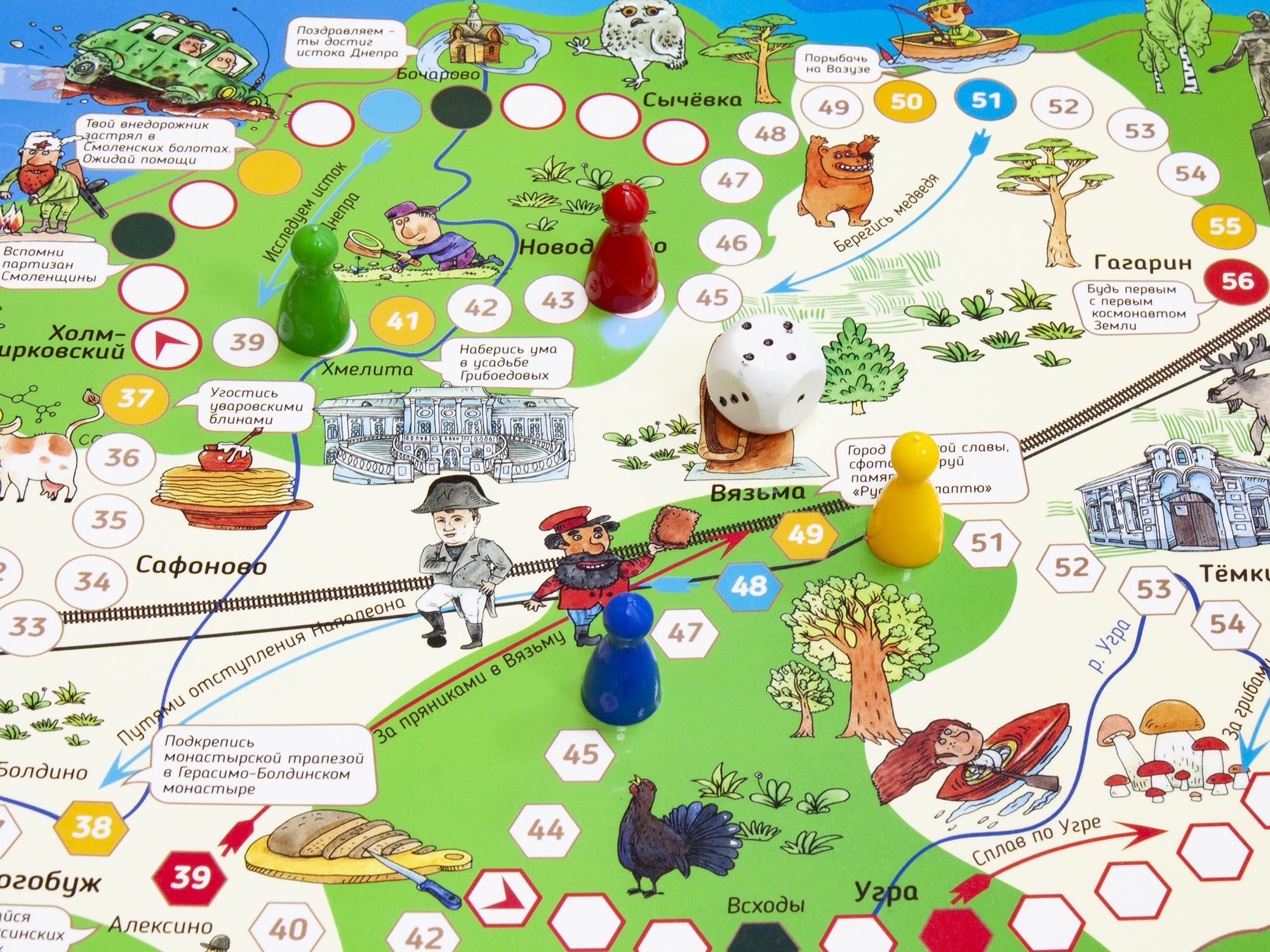This screenshot has height=952, width=1270.
Task: Choose the gold hexagon space 38
Action: (x=92, y=827)
